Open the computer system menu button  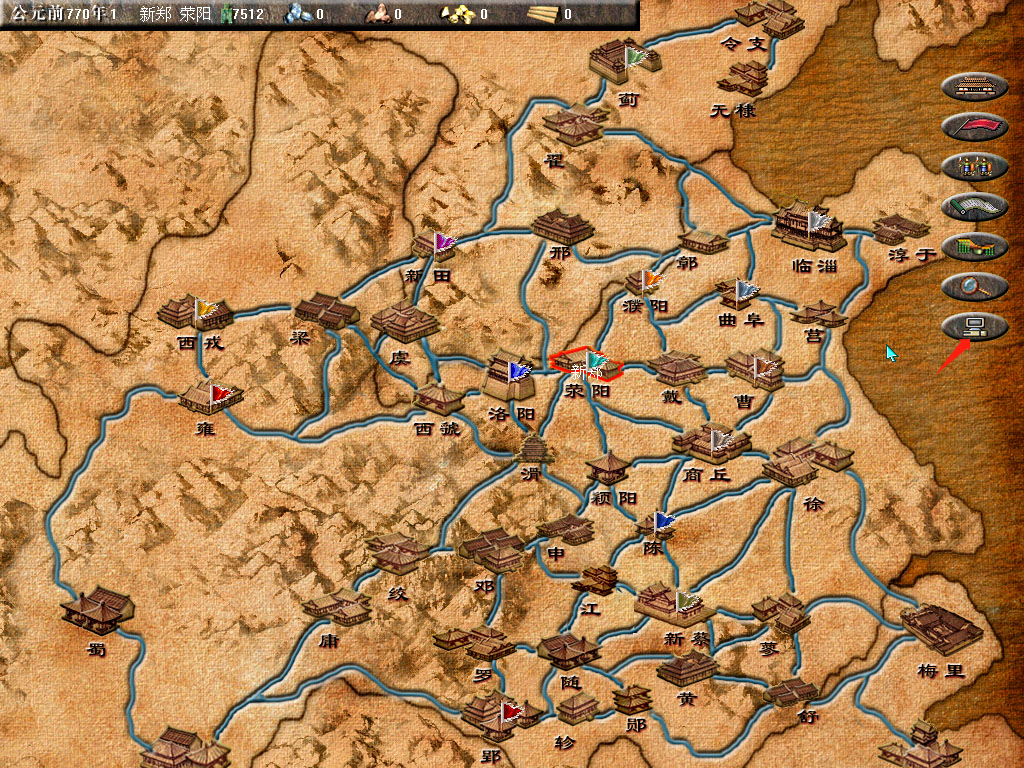974,326
